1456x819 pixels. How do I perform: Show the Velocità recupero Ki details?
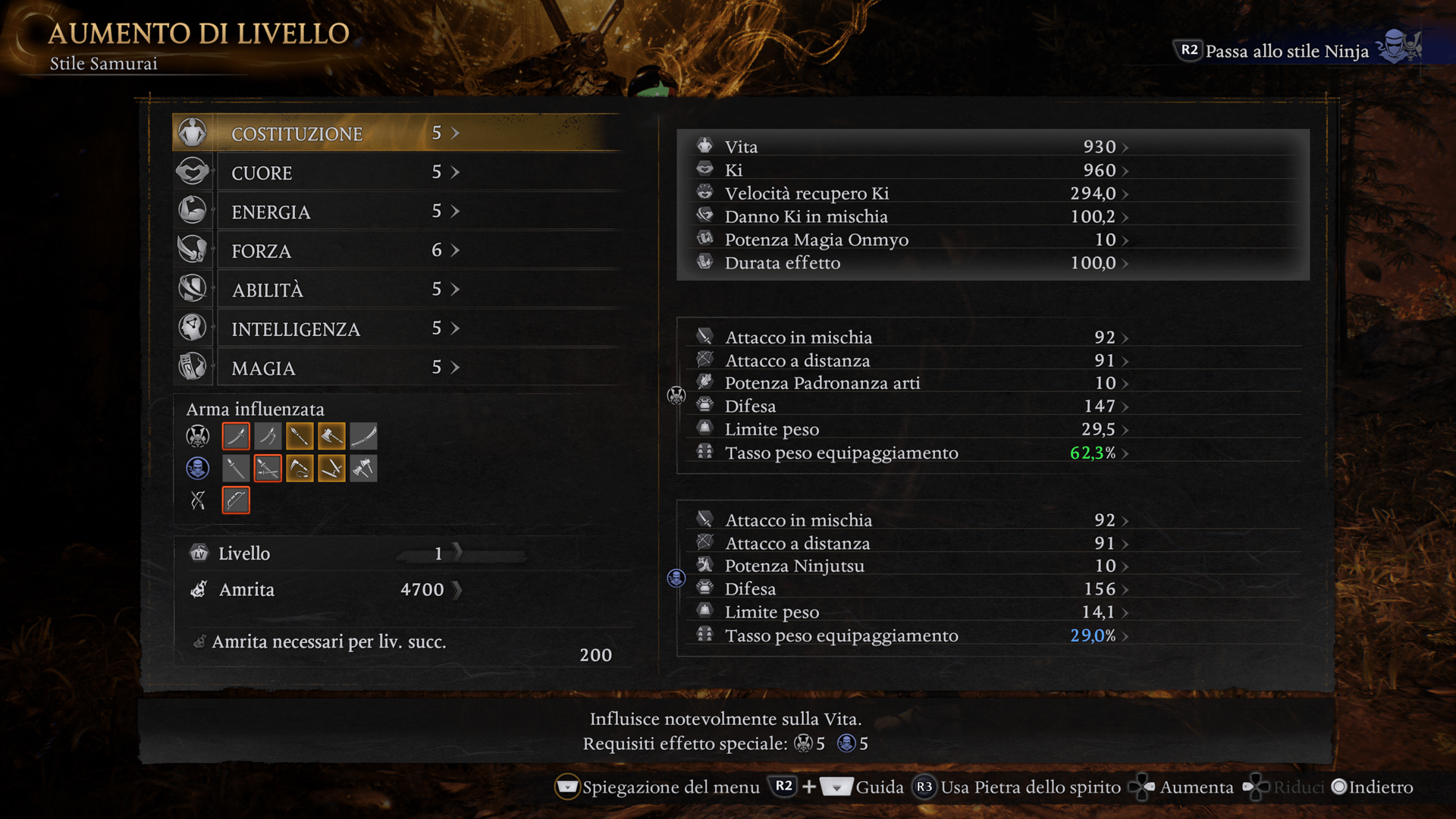(x=910, y=193)
